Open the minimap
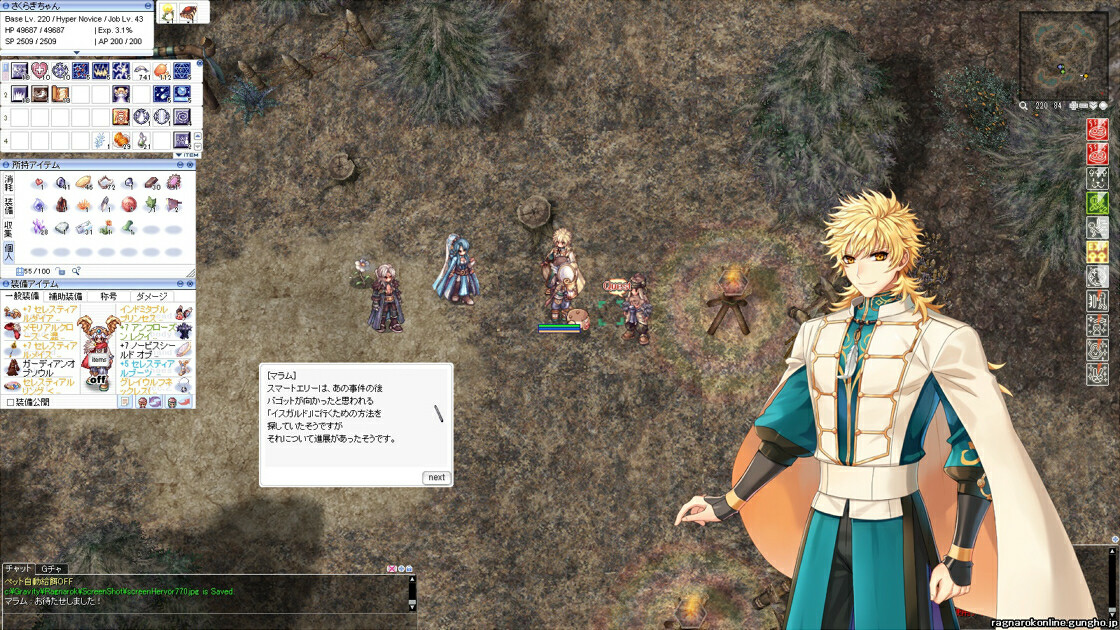1120x630 pixels. click(1063, 54)
